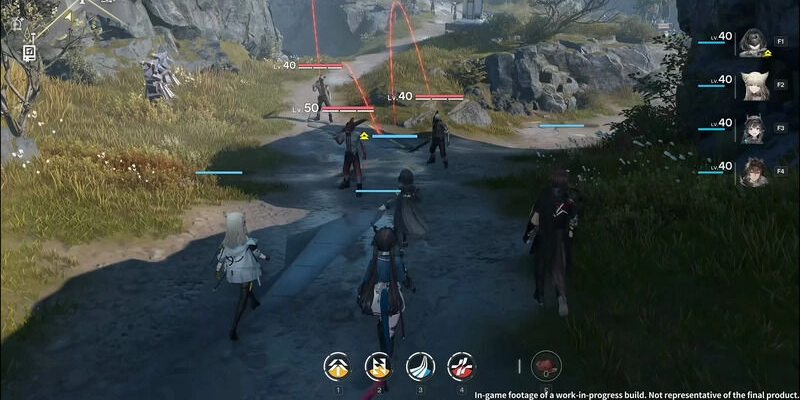Select the white-haired party member portrait
The image size is (800, 400).
tap(753, 86)
